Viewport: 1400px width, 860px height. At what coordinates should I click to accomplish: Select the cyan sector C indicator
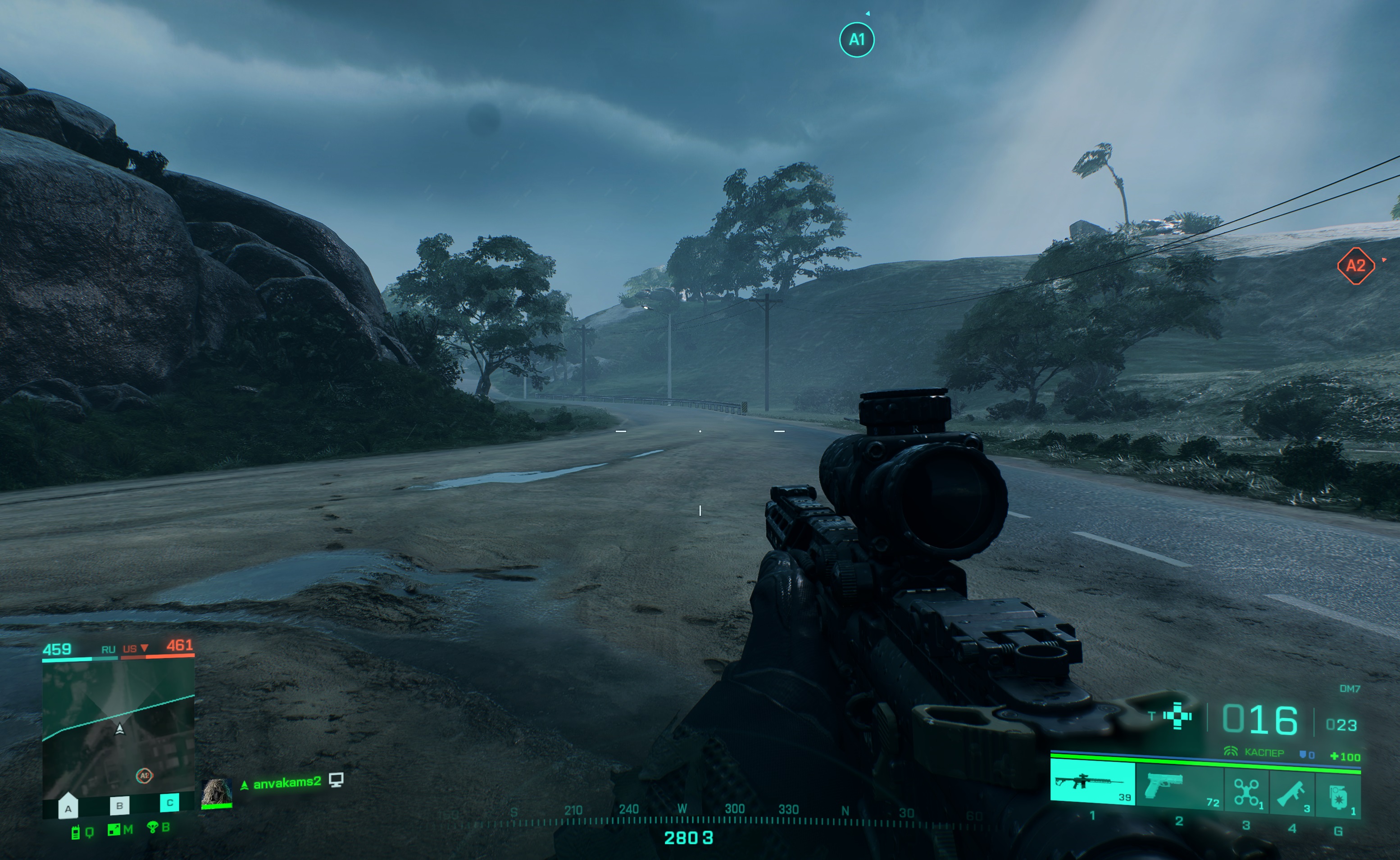coord(169,802)
